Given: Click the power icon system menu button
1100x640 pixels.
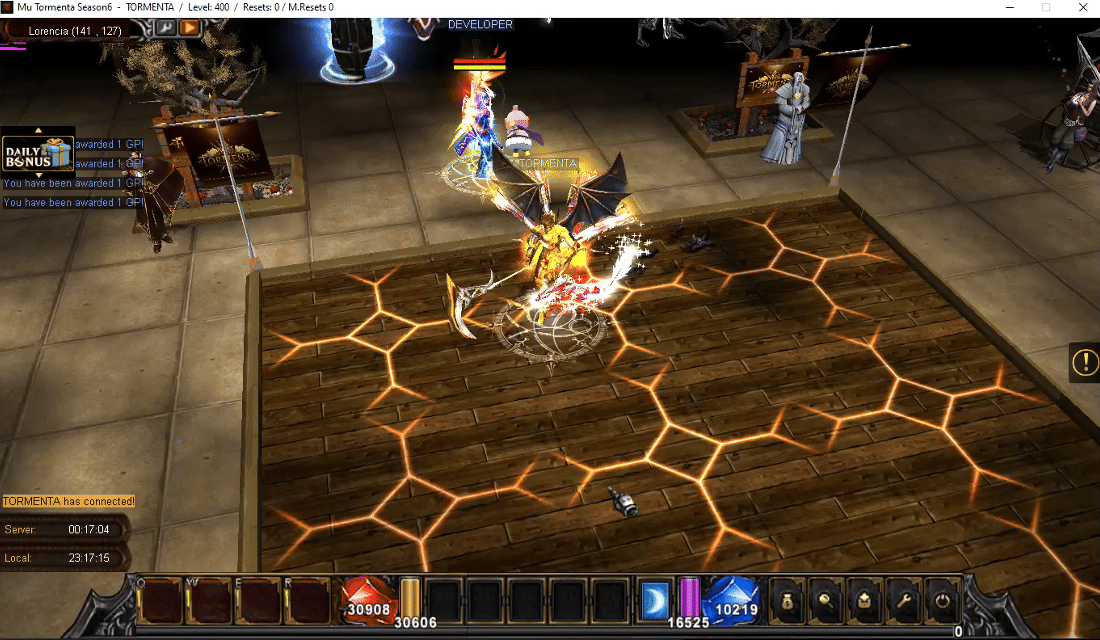Looking at the screenshot, I should coord(943,601).
